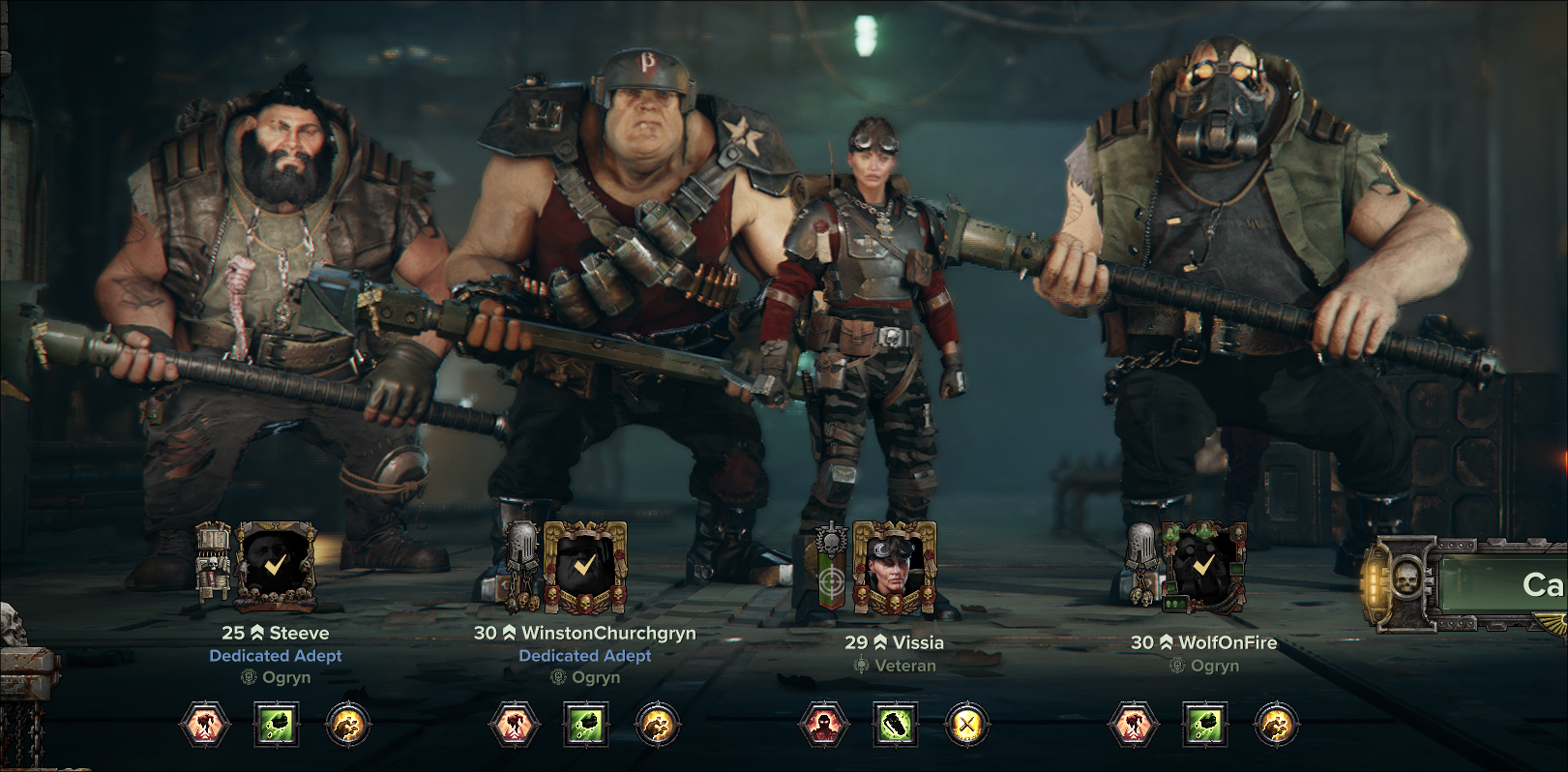Inspect Steeve's golden fist aura icon
This screenshot has height=772, width=1568.
(347, 725)
